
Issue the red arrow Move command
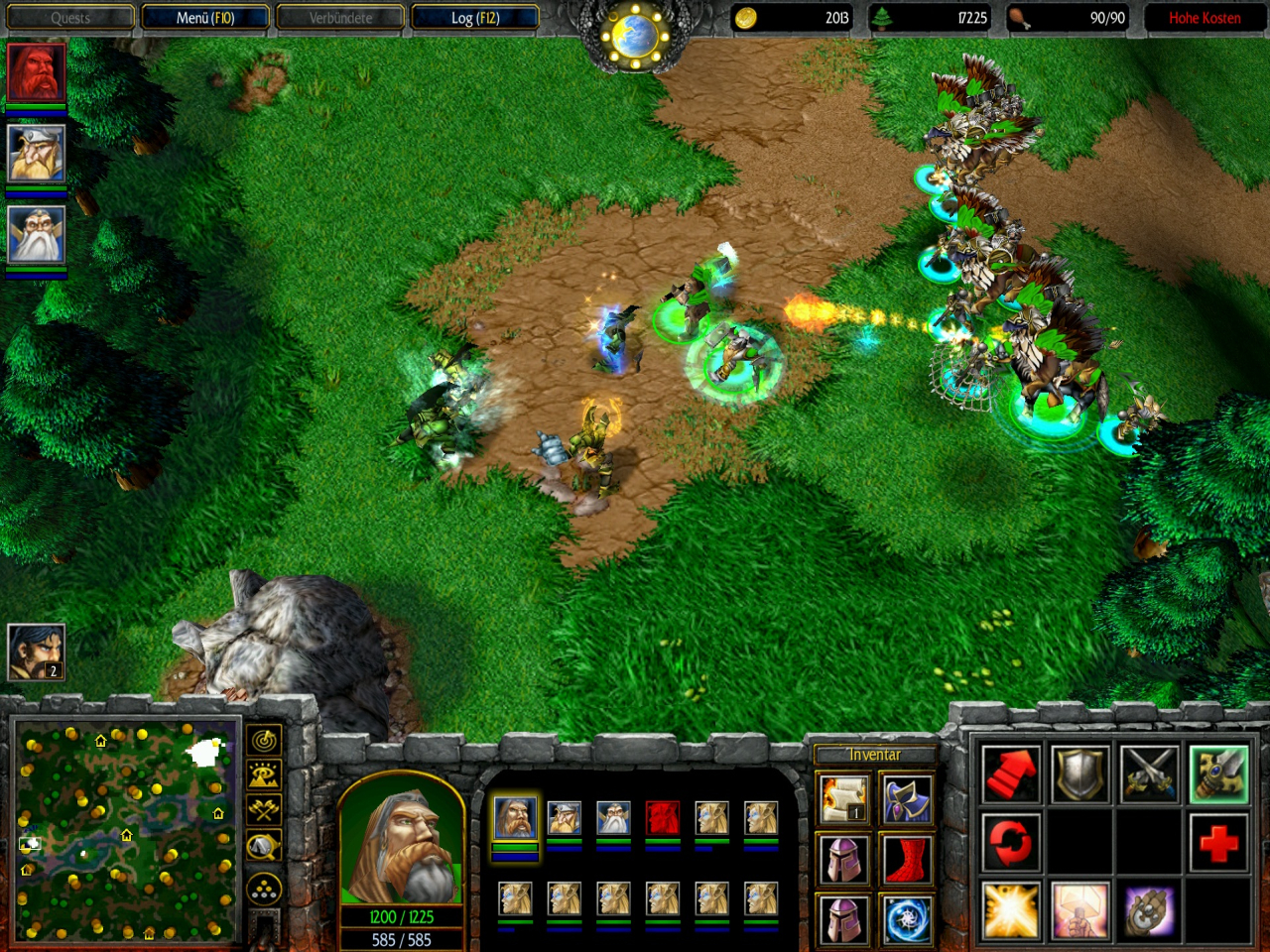point(1011,773)
